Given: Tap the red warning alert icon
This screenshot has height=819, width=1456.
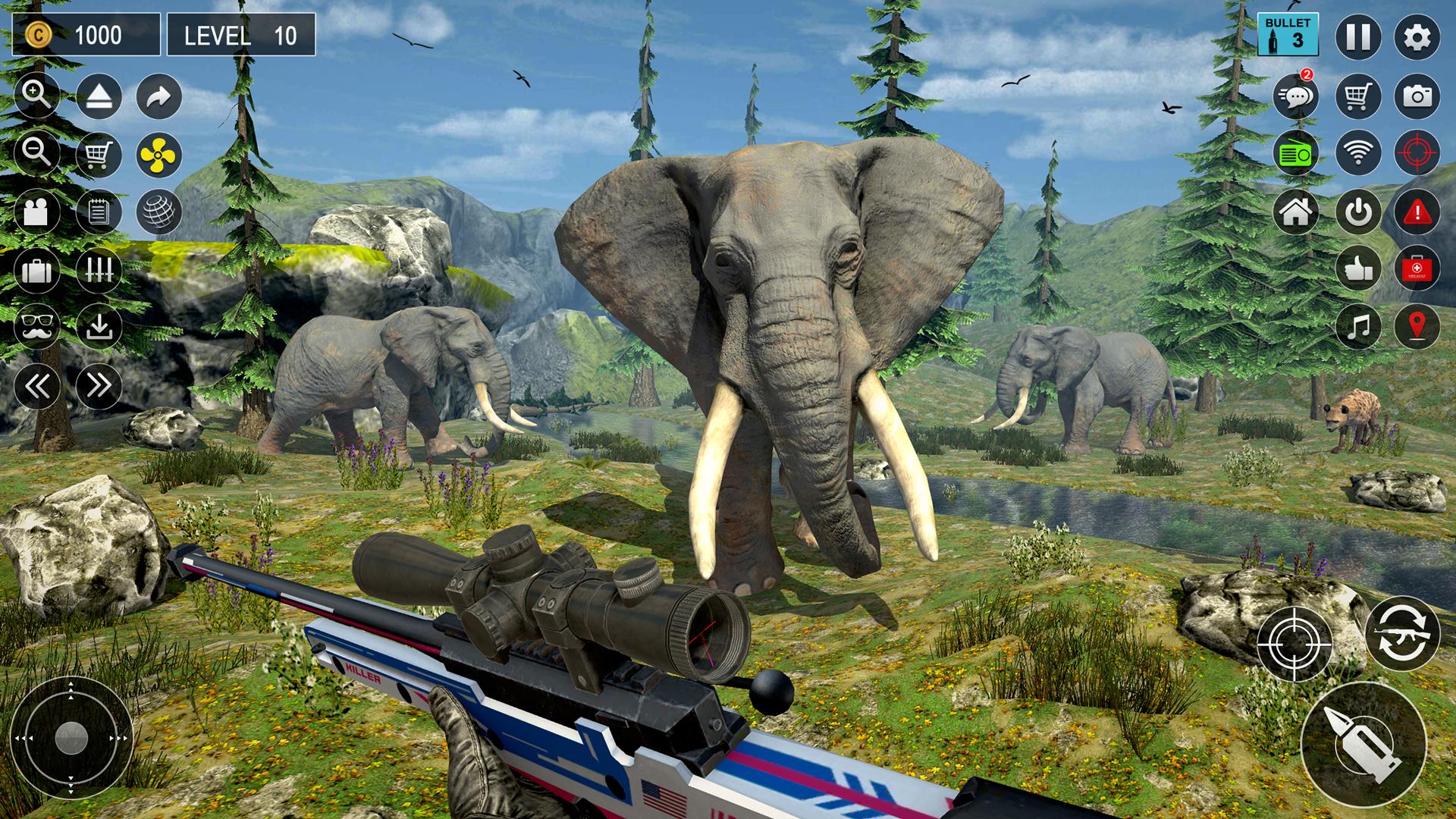Looking at the screenshot, I should 1417,212.
